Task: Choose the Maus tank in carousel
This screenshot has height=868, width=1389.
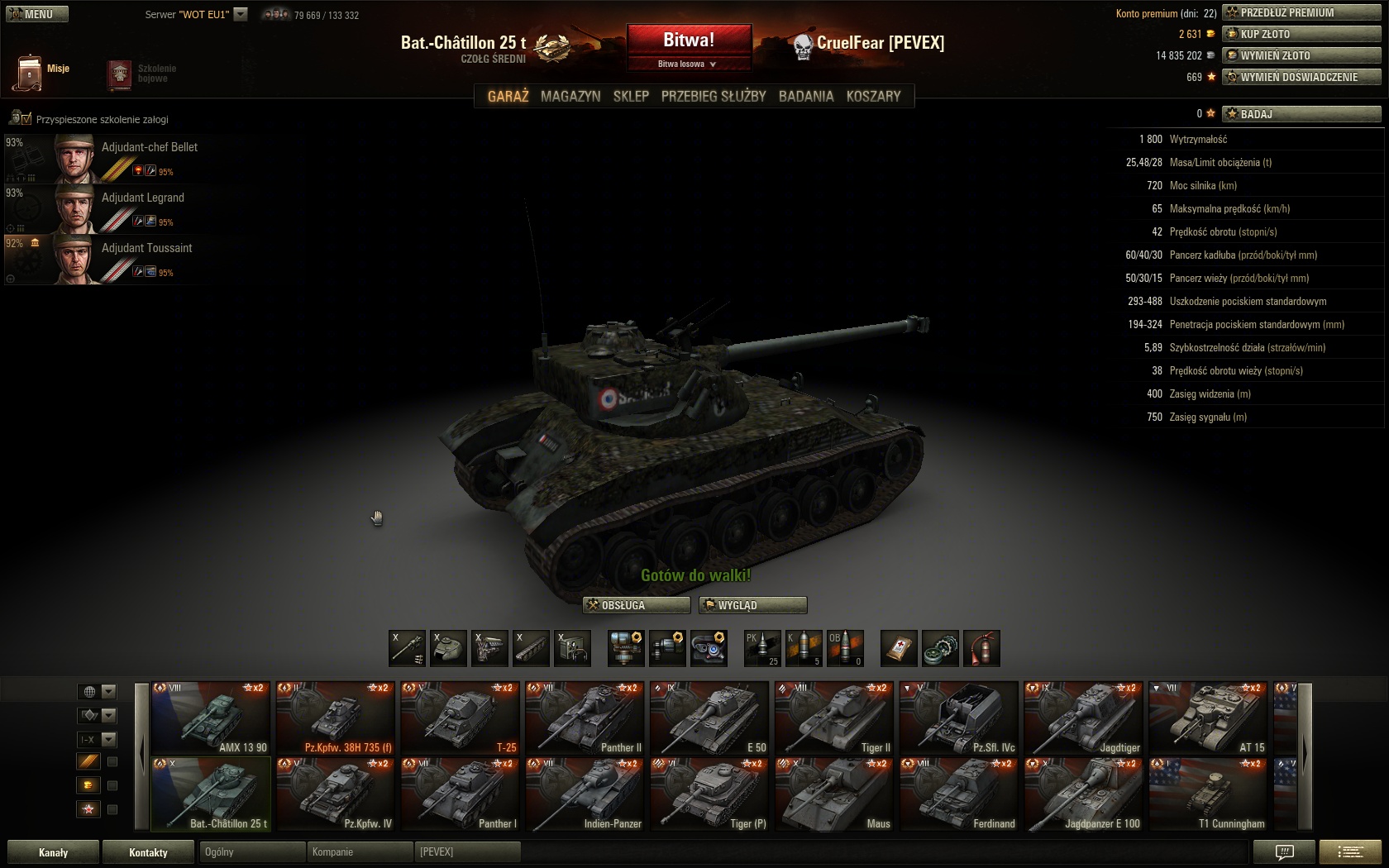Action: 834,794
